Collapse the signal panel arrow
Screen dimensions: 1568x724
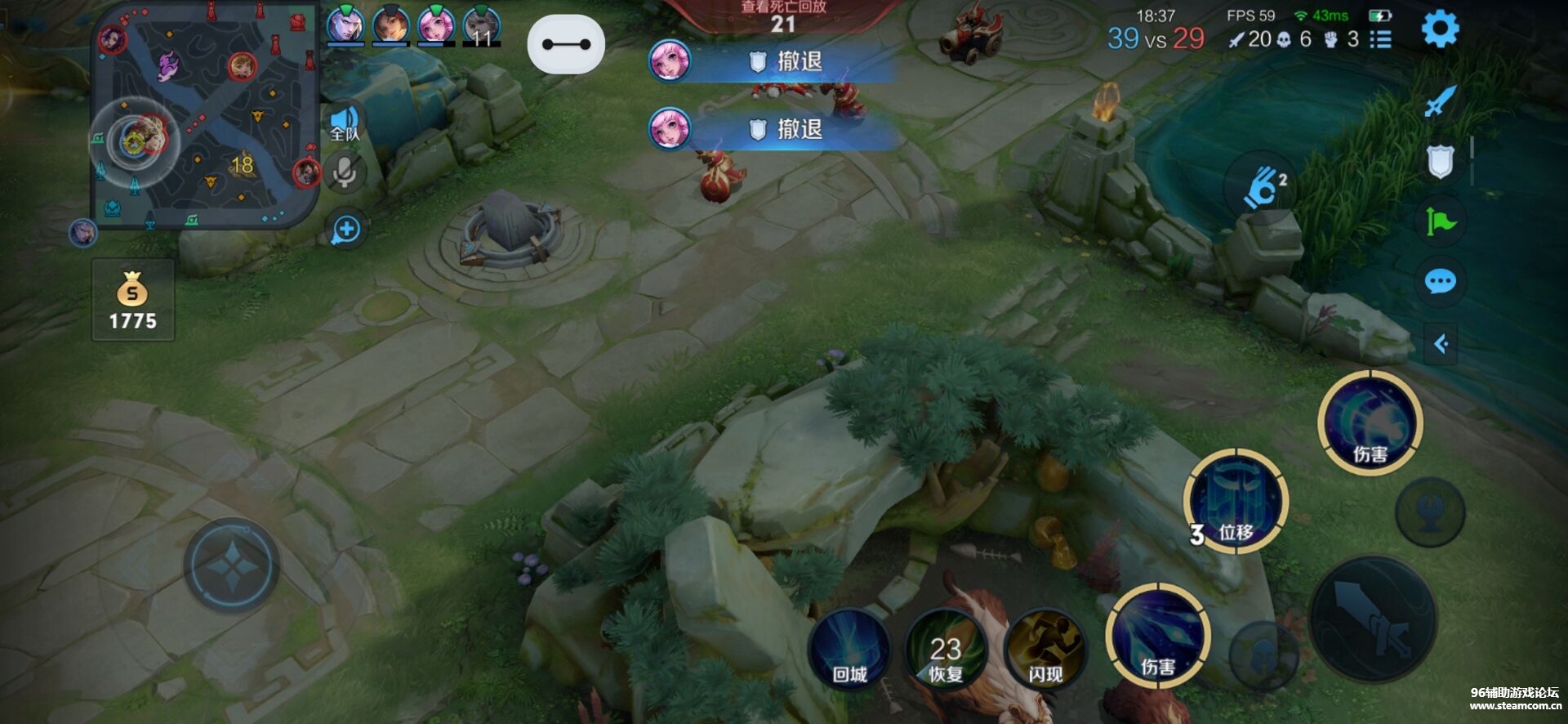click(1441, 344)
